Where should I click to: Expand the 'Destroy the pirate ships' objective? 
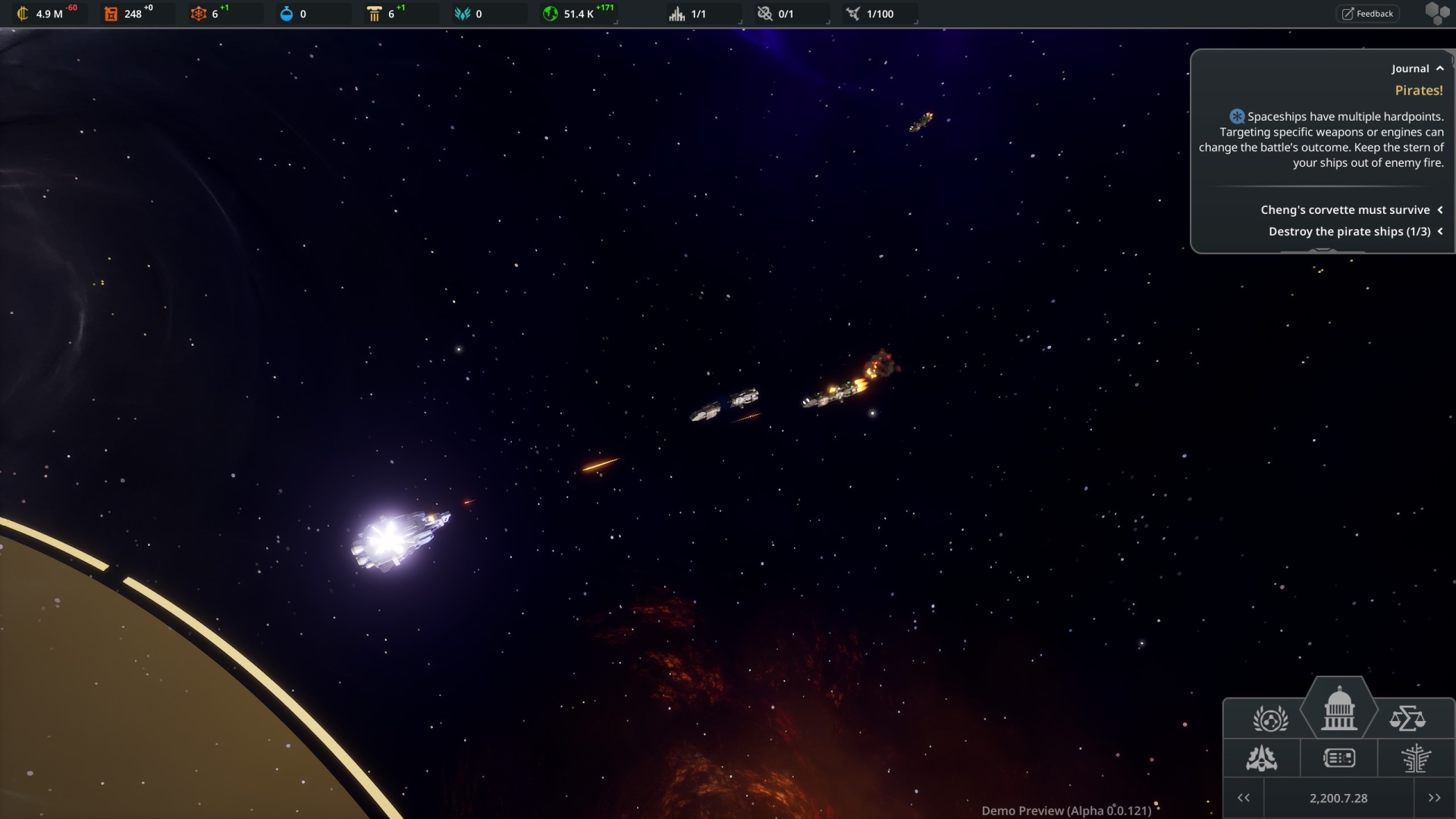[1439, 231]
